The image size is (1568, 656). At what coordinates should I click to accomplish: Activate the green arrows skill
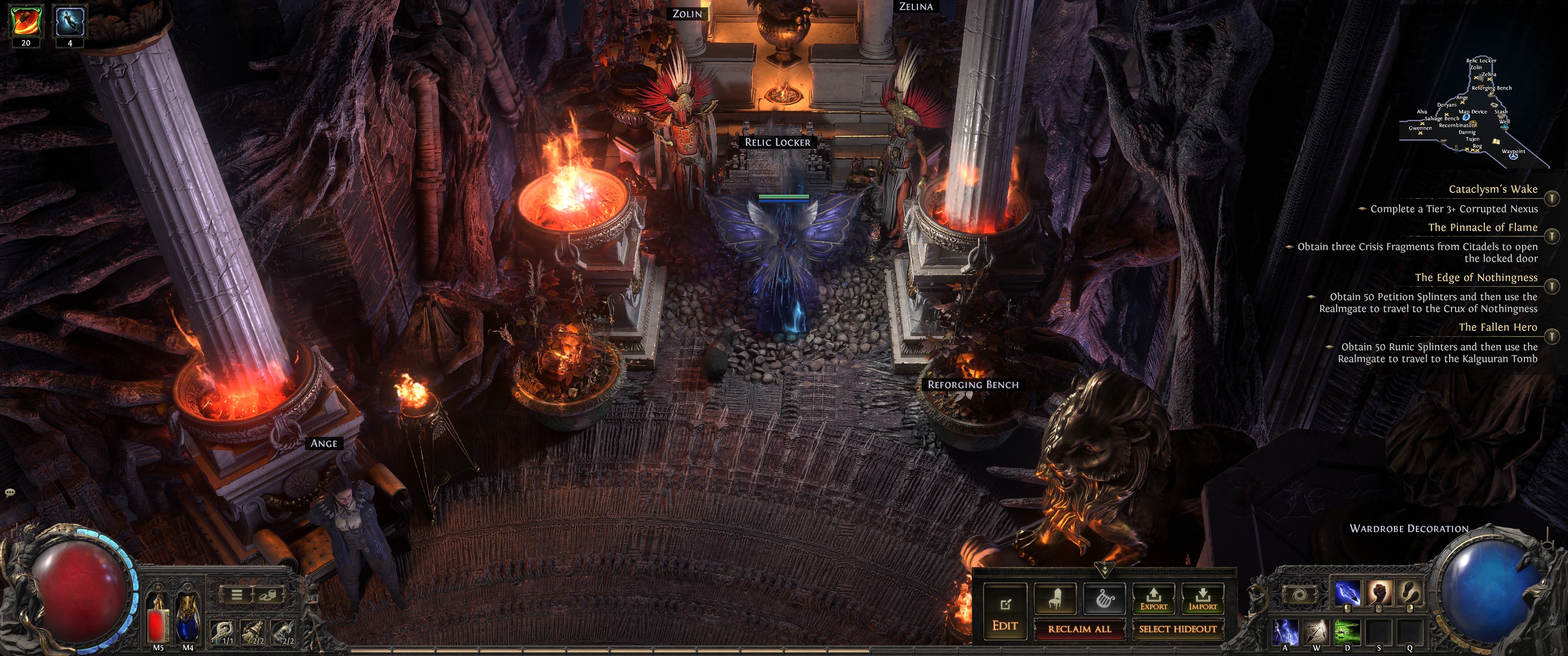pyautogui.click(x=1347, y=632)
